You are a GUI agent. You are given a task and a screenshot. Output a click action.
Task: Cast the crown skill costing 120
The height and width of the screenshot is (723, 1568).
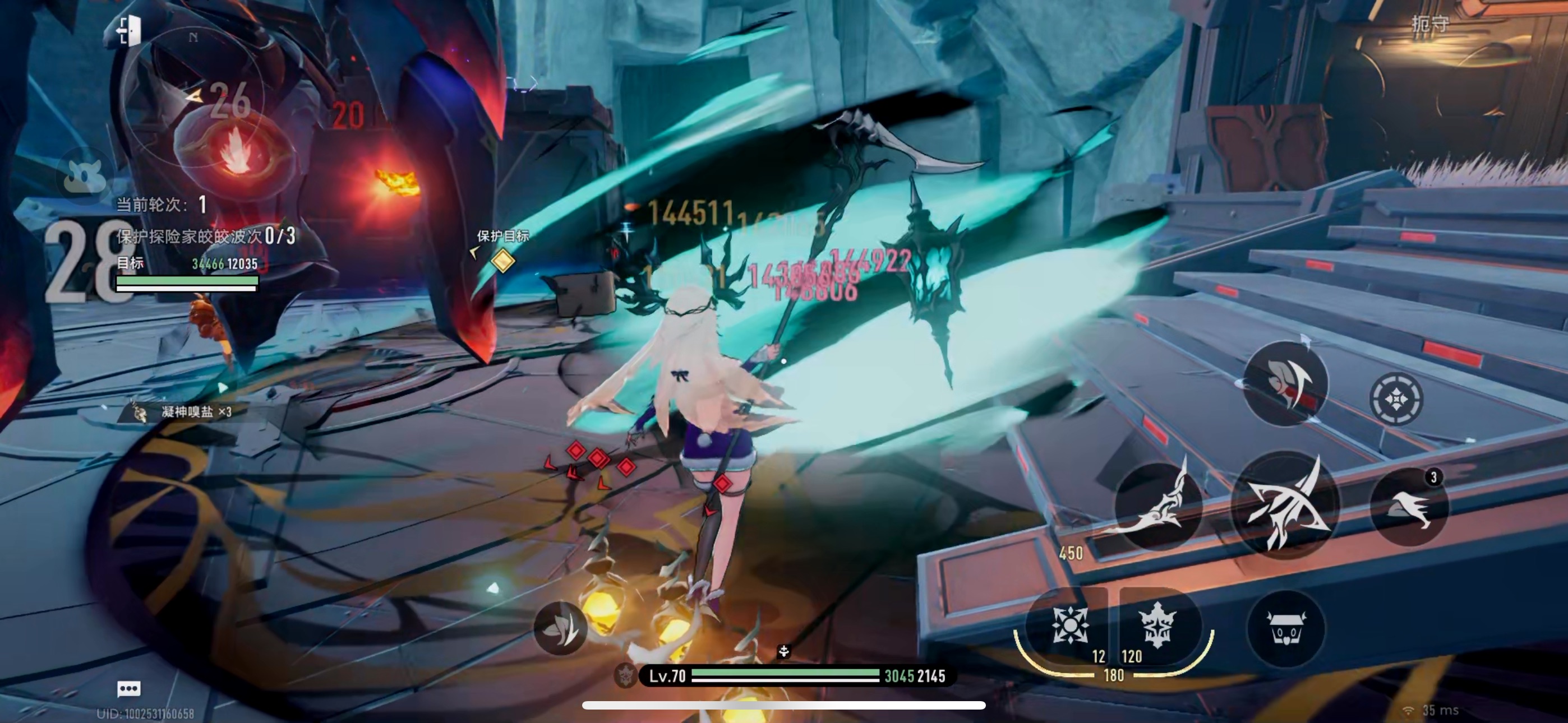point(1156,625)
